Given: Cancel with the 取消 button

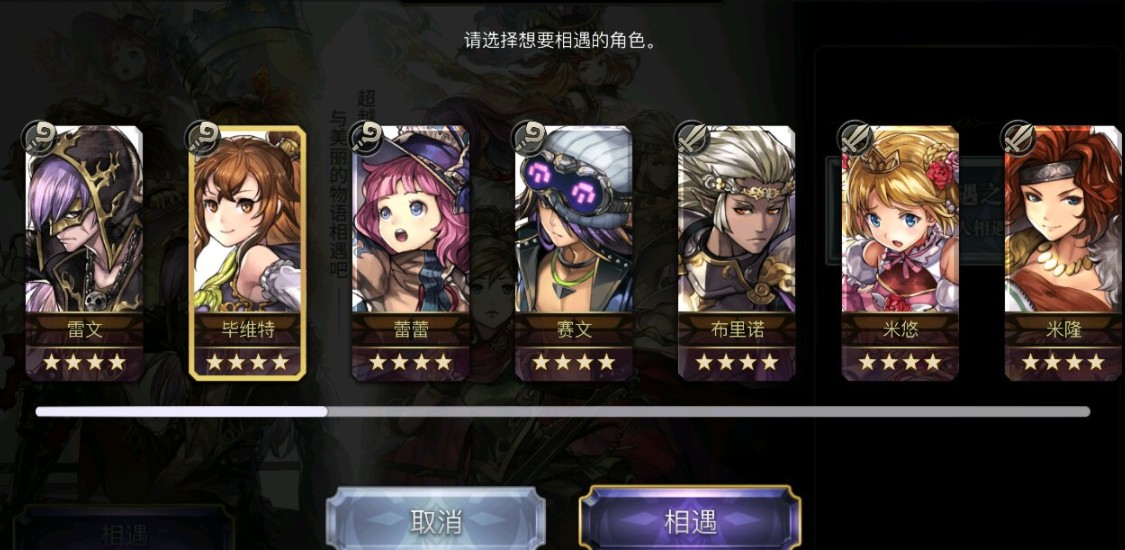Looking at the screenshot, I should (x=436, y=520).
